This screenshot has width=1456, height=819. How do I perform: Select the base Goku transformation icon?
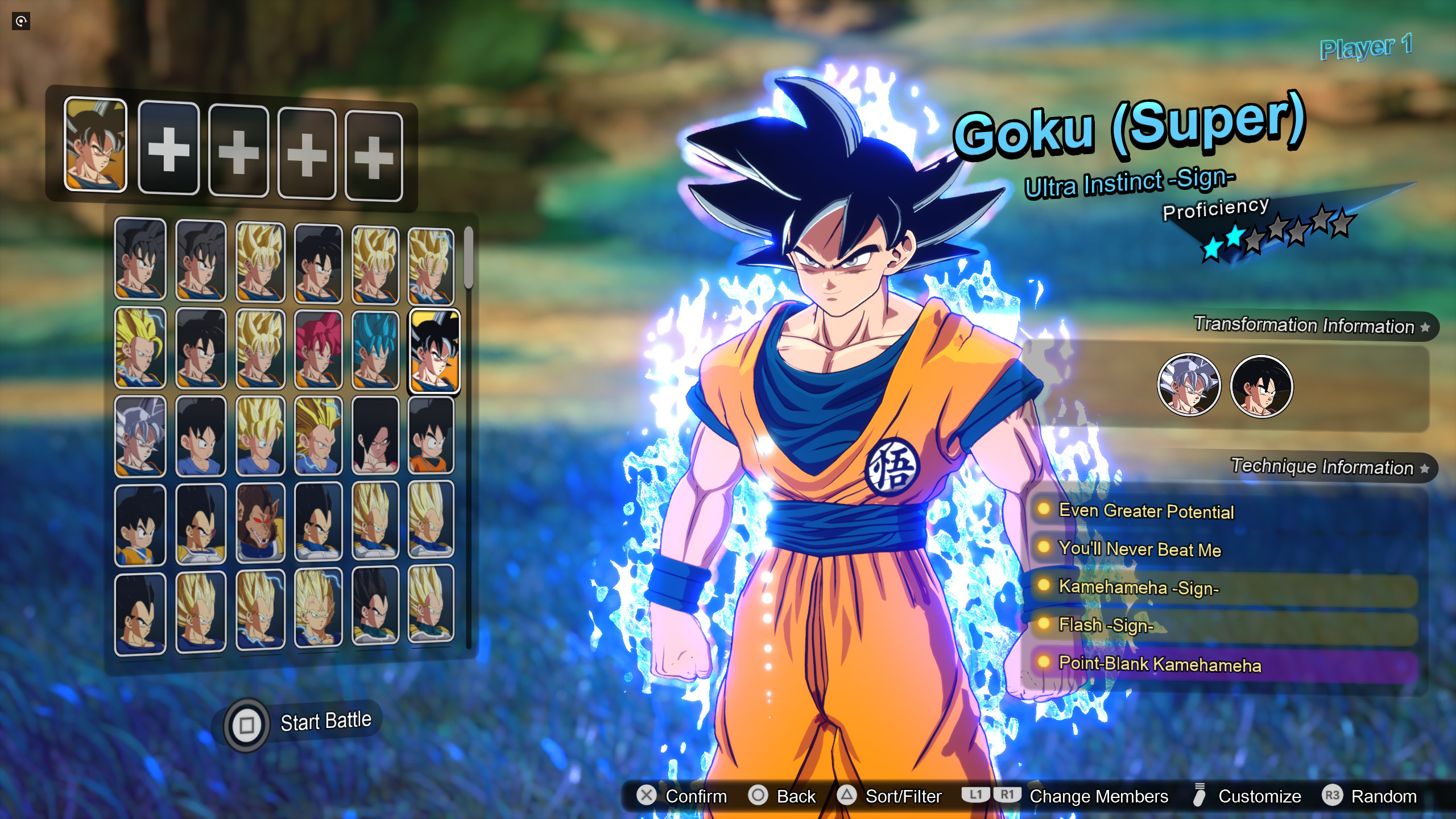1261,385
